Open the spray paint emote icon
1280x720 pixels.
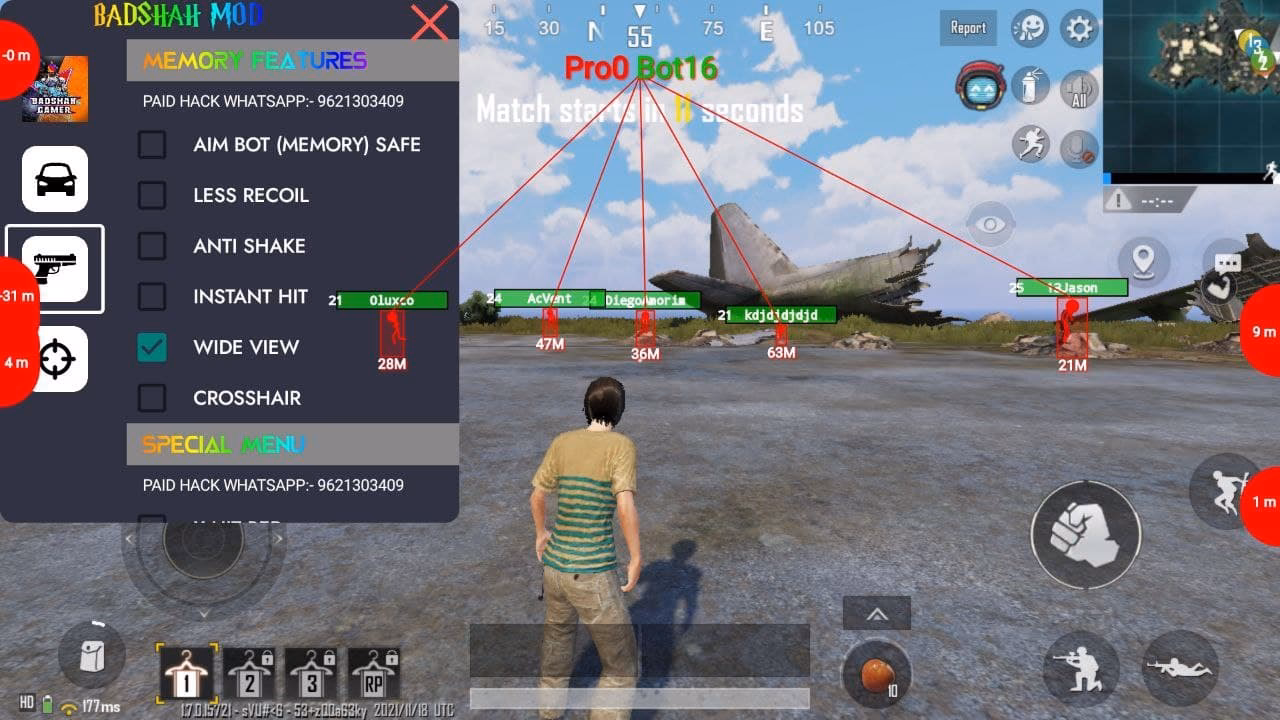1031,87
